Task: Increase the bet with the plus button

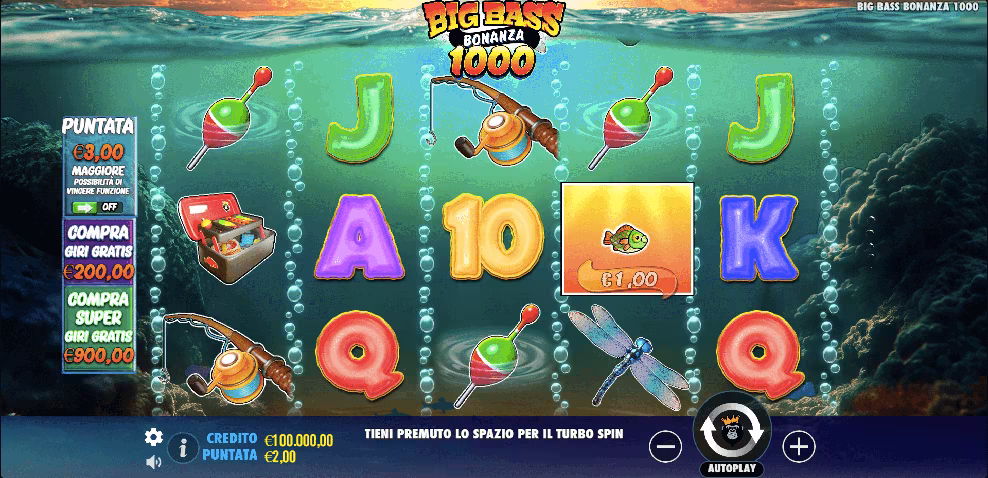Action: click(798, 447)
